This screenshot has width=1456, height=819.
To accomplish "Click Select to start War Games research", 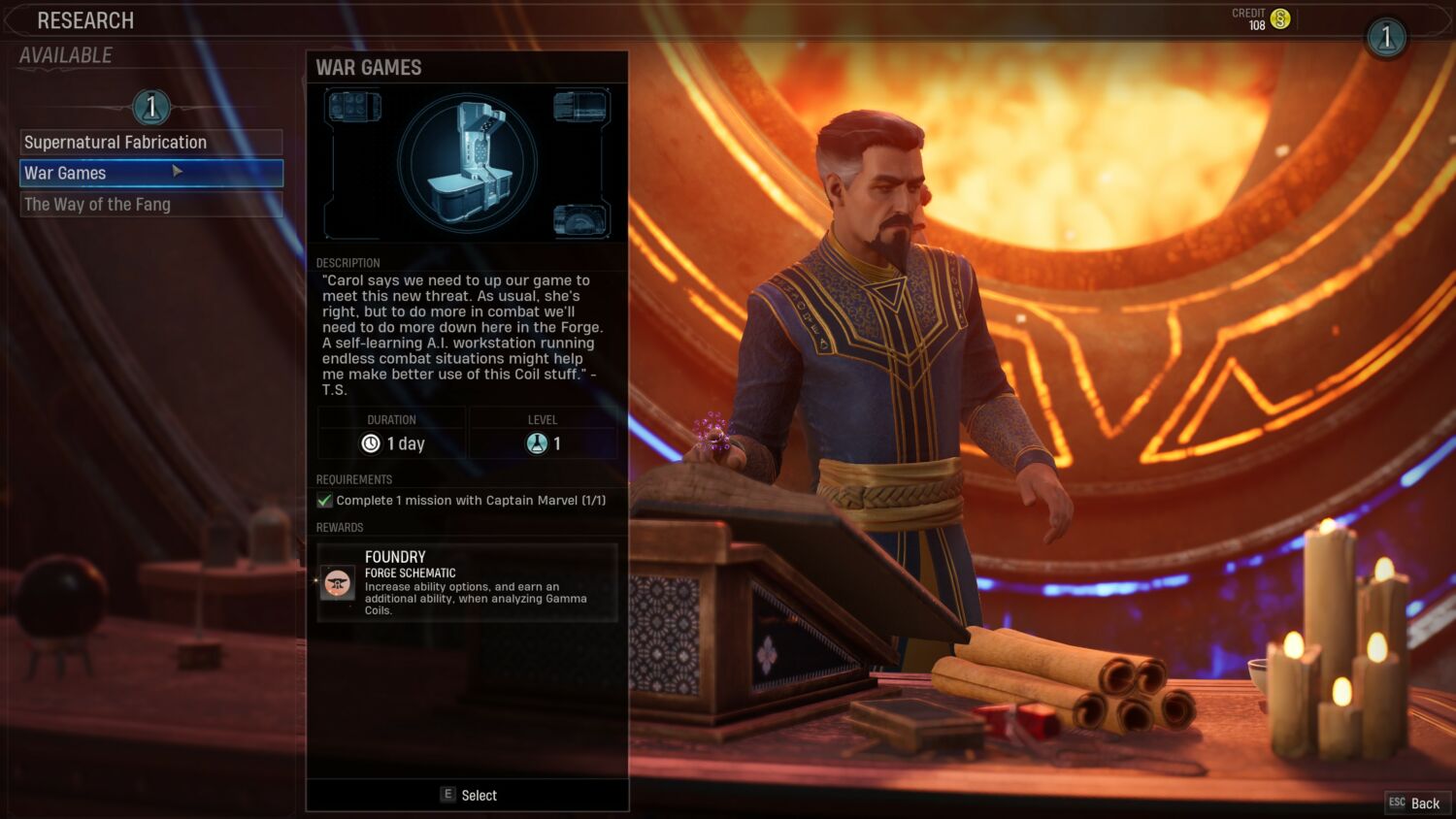I will (469, 795).
